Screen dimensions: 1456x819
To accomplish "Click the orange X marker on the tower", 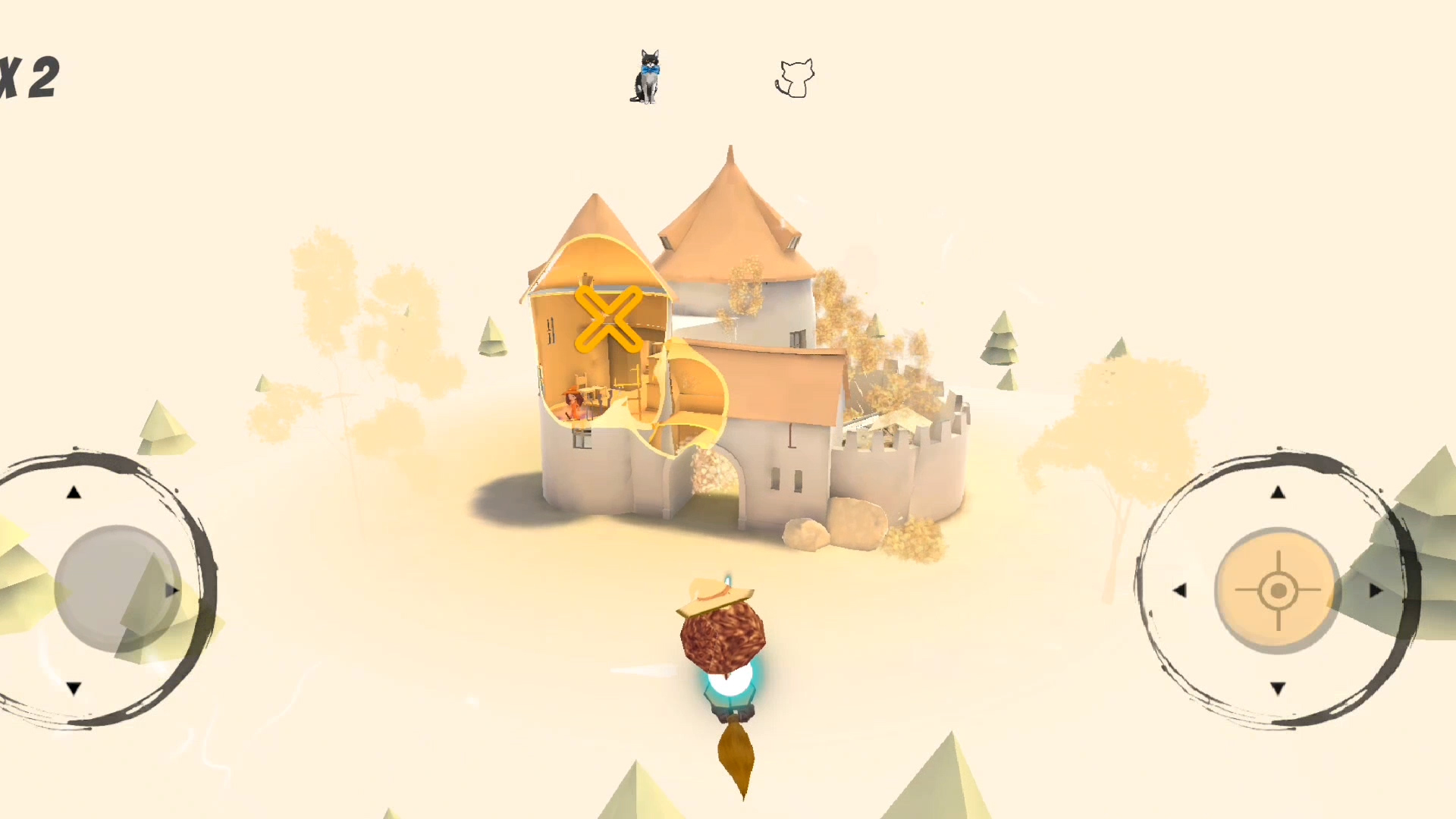I will (x=608, y=318).
